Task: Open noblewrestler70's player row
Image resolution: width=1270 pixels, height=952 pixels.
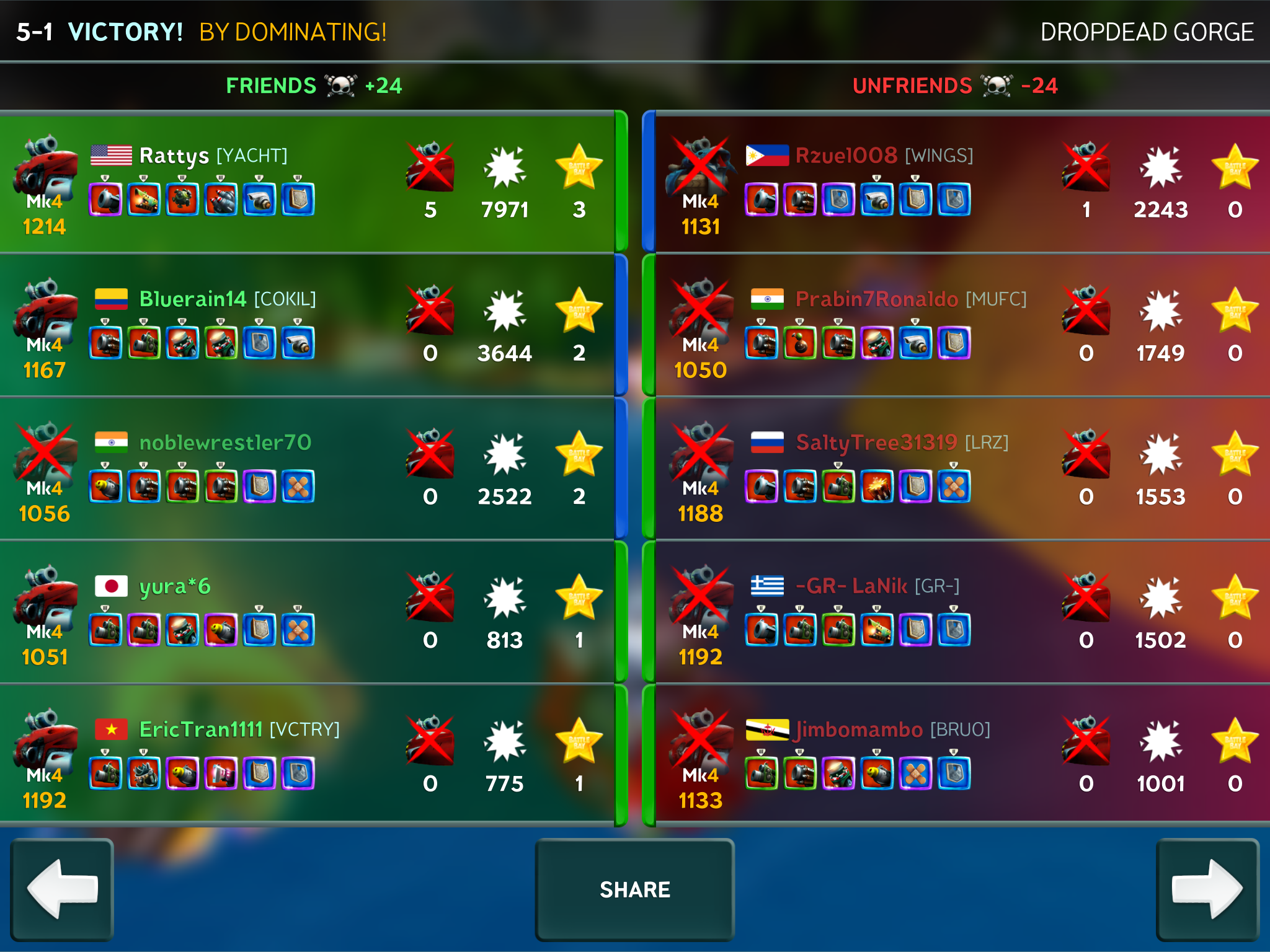Action: tap(307, 469)
